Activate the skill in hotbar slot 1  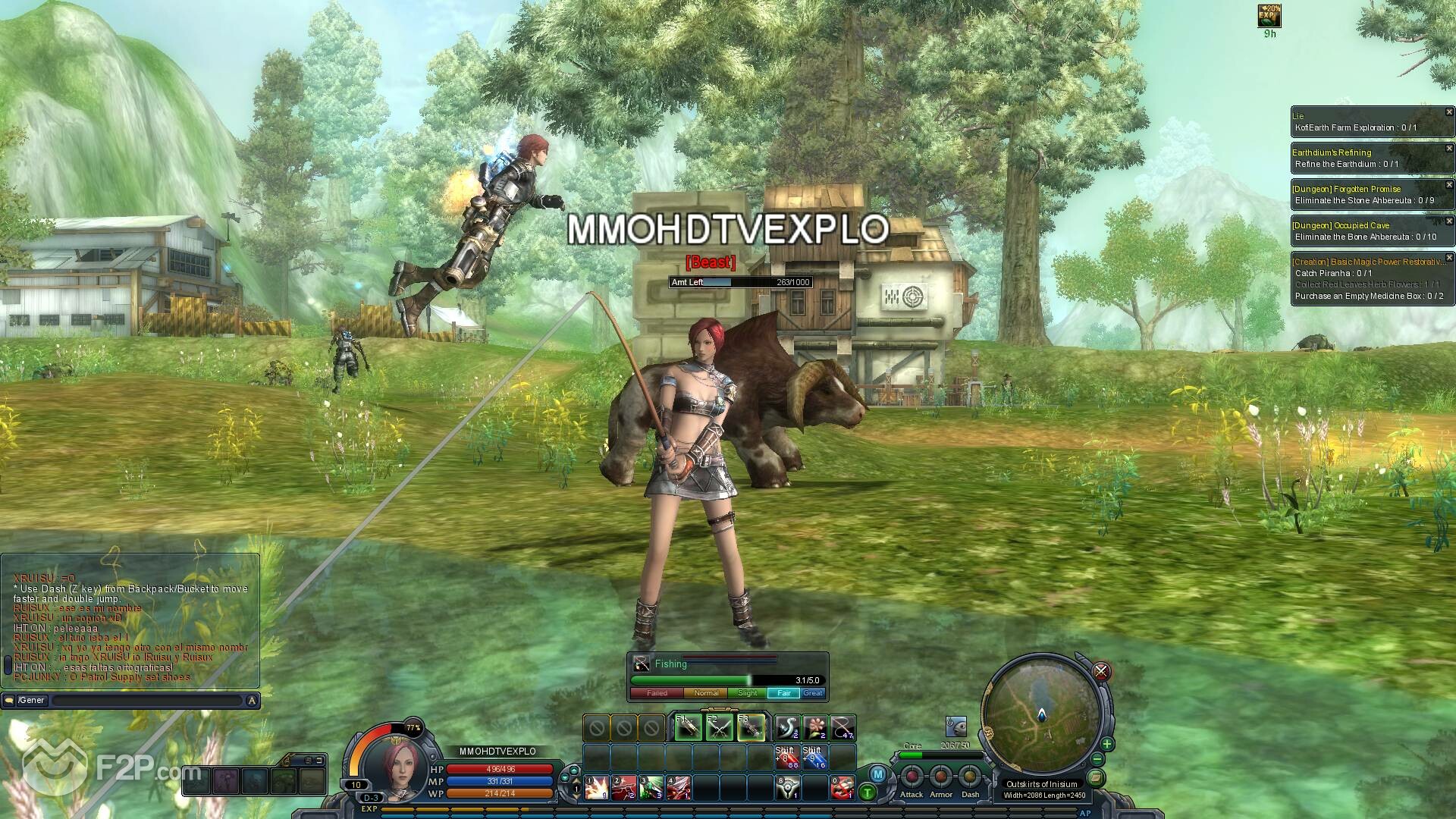(597, 788)
